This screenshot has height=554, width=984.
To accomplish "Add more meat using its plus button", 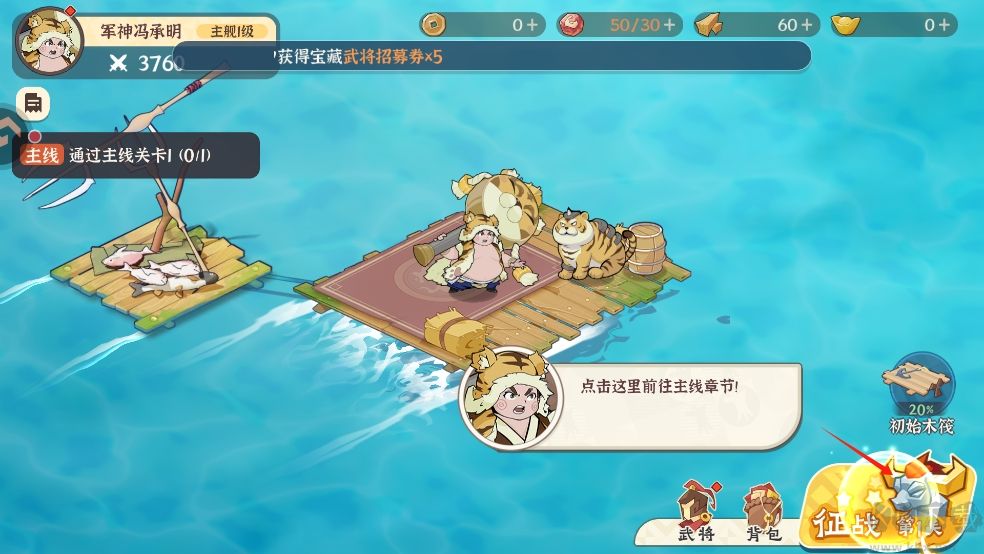I will tap(669, 25).
